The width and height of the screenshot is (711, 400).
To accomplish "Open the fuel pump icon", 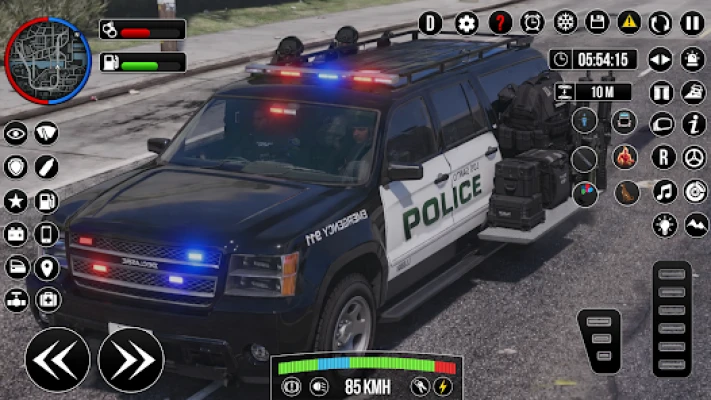I will coord(47,201).
